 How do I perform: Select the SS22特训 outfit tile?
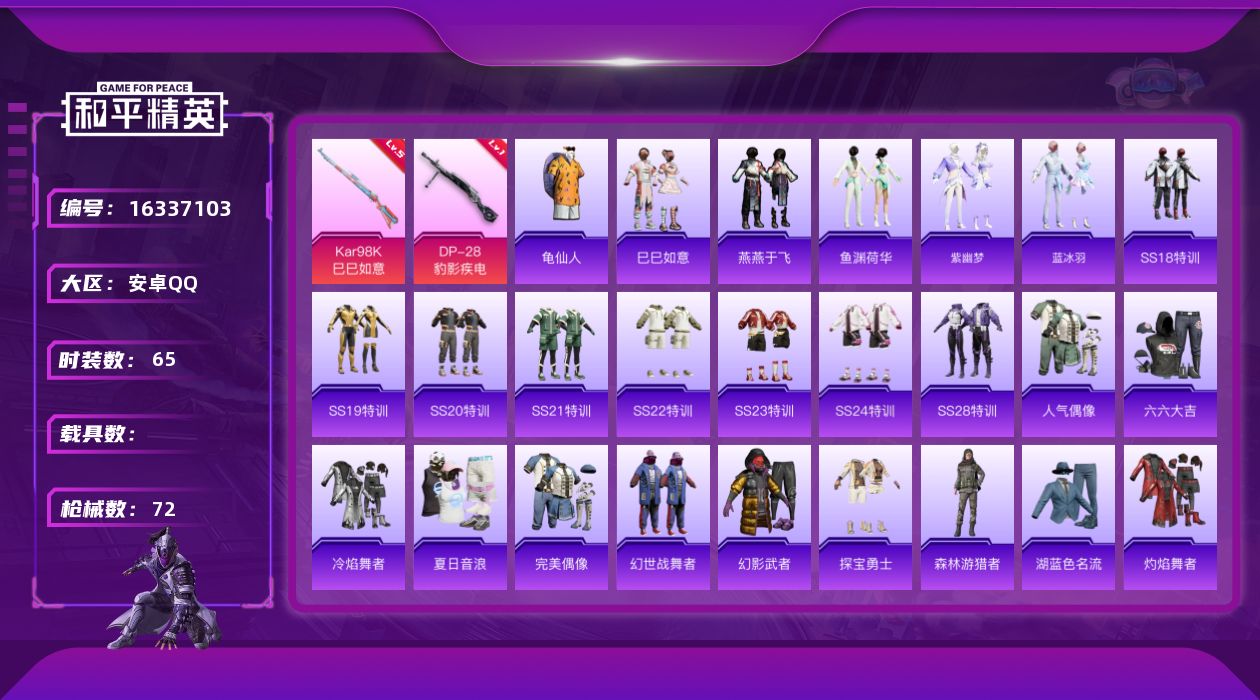663,364
